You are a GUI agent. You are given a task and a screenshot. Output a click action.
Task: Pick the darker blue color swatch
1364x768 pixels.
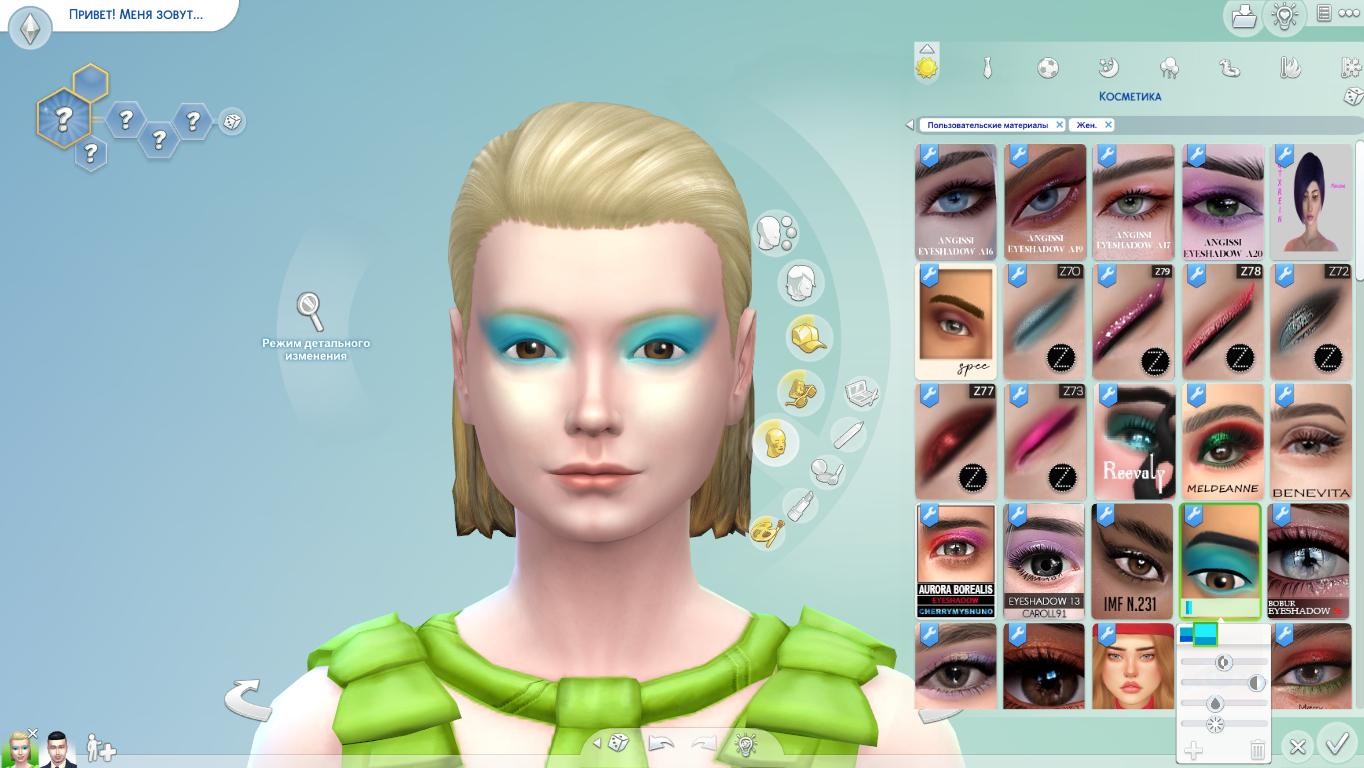point(1186,635)
